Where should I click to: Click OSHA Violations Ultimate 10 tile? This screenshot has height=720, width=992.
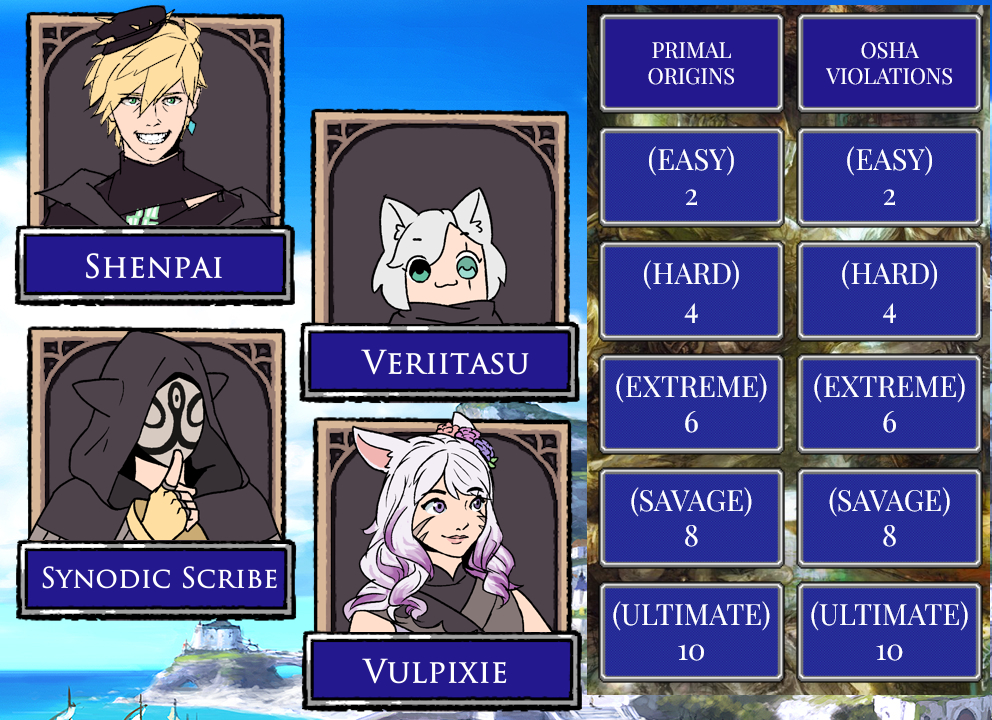(x=889, y=632)
